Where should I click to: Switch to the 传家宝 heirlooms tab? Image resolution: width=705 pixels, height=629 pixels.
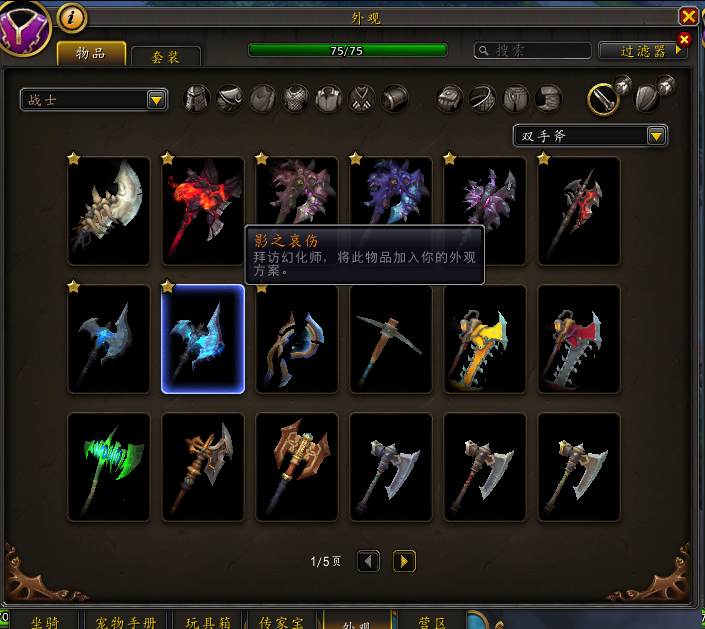281,622
